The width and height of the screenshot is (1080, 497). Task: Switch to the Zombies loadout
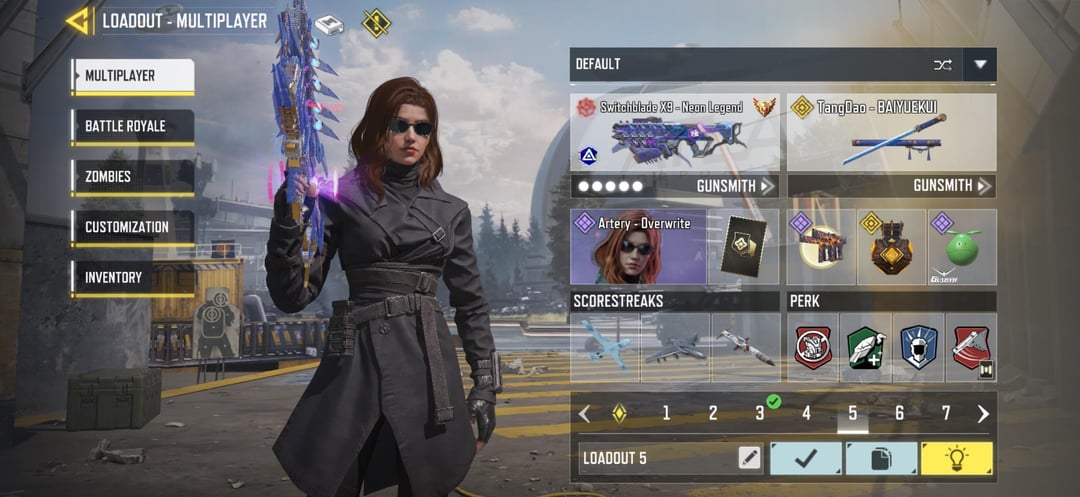[x=133, y=177]
